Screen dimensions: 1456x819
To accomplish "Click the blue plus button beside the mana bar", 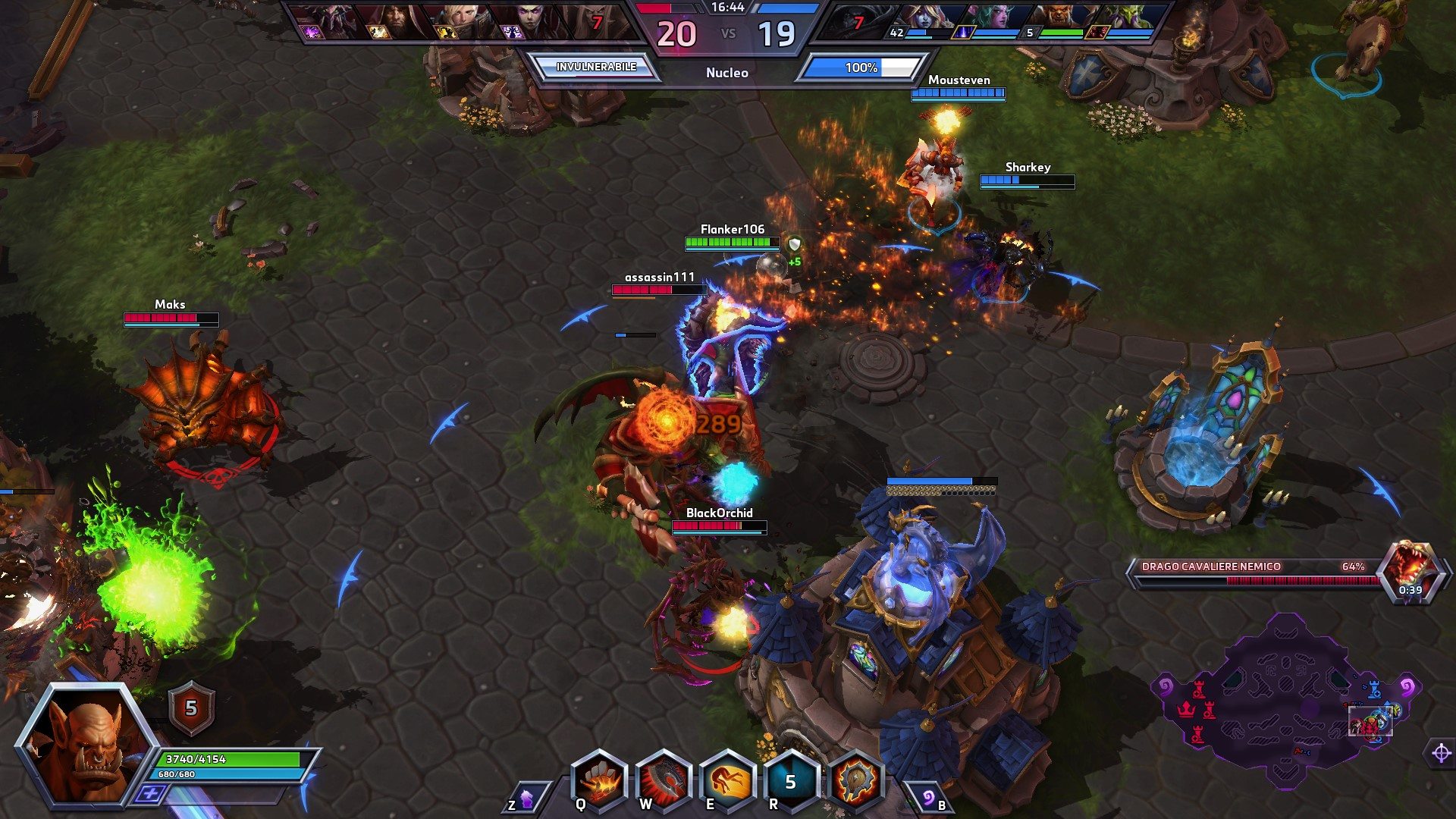I will 150,793.
